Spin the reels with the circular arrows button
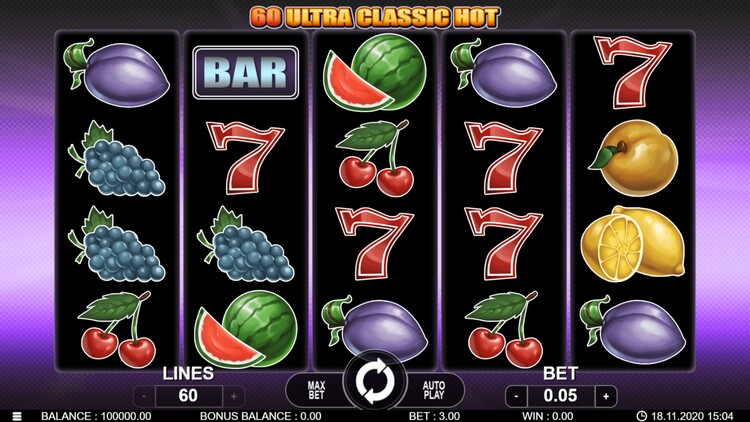This screenshot has height=422, width=750. [375, 383]
